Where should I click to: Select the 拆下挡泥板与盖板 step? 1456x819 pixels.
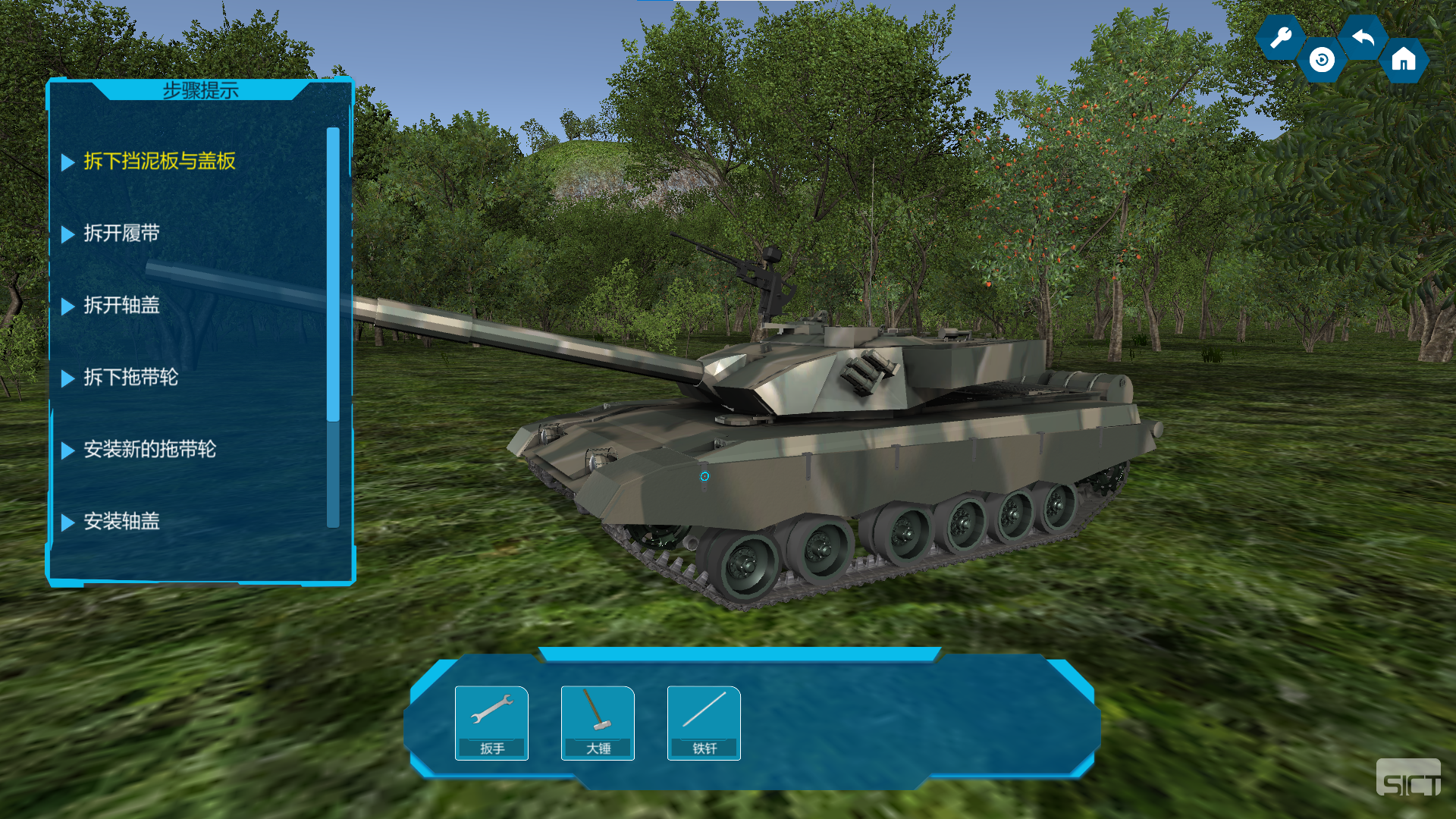[x=159, y=162]
